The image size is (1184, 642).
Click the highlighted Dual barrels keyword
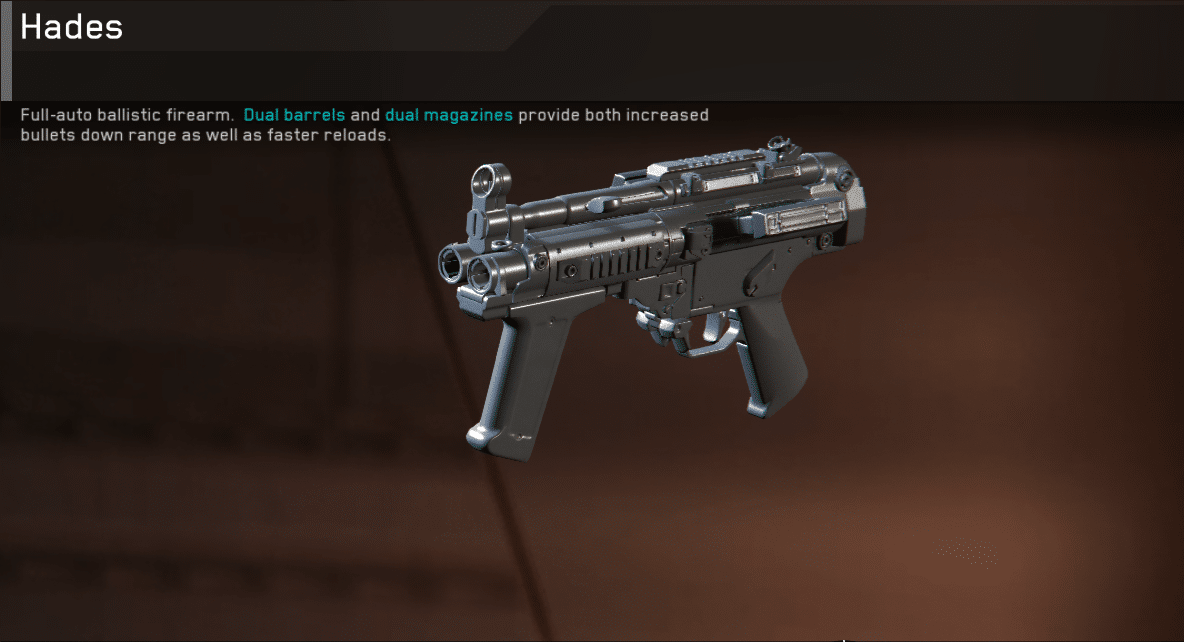pyautogui.click(x=294, y=115)
